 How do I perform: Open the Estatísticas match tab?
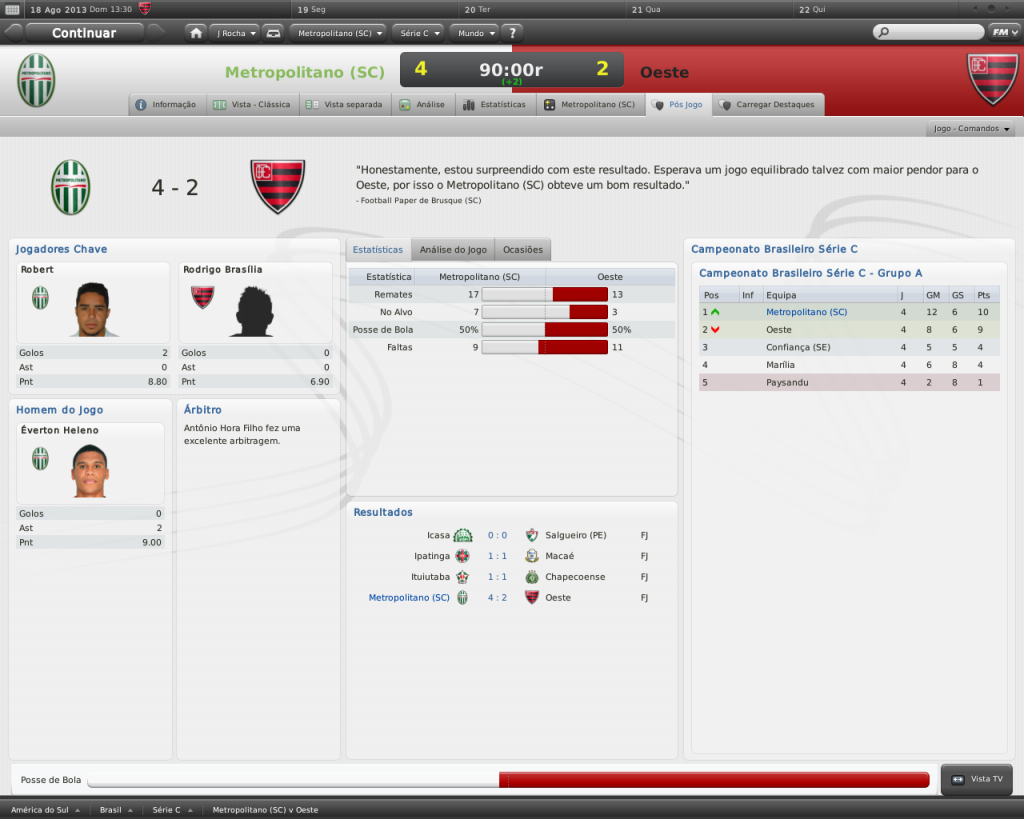coord(495,104)
